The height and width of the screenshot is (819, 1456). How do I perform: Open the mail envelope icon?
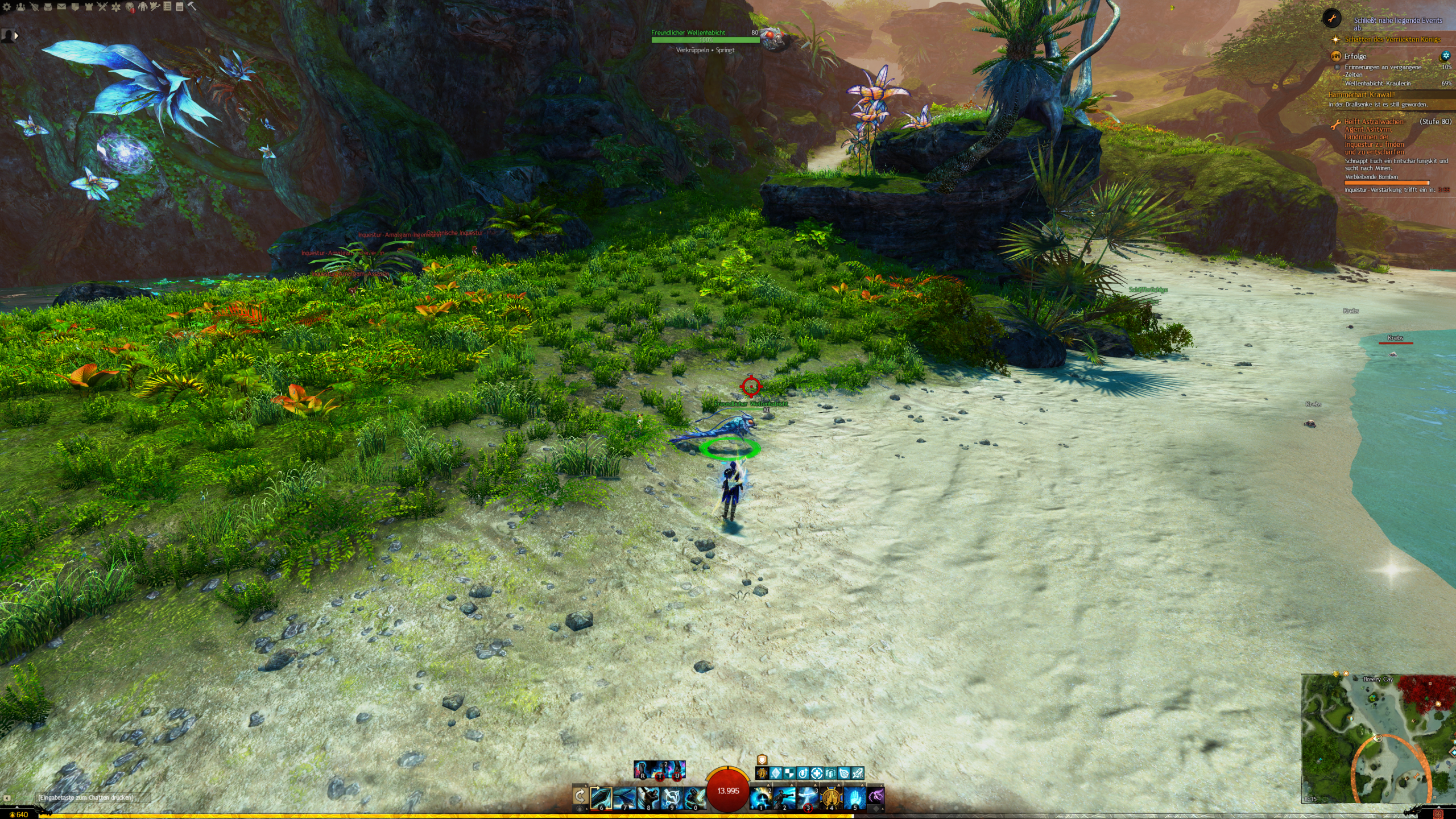pos(61,7)
